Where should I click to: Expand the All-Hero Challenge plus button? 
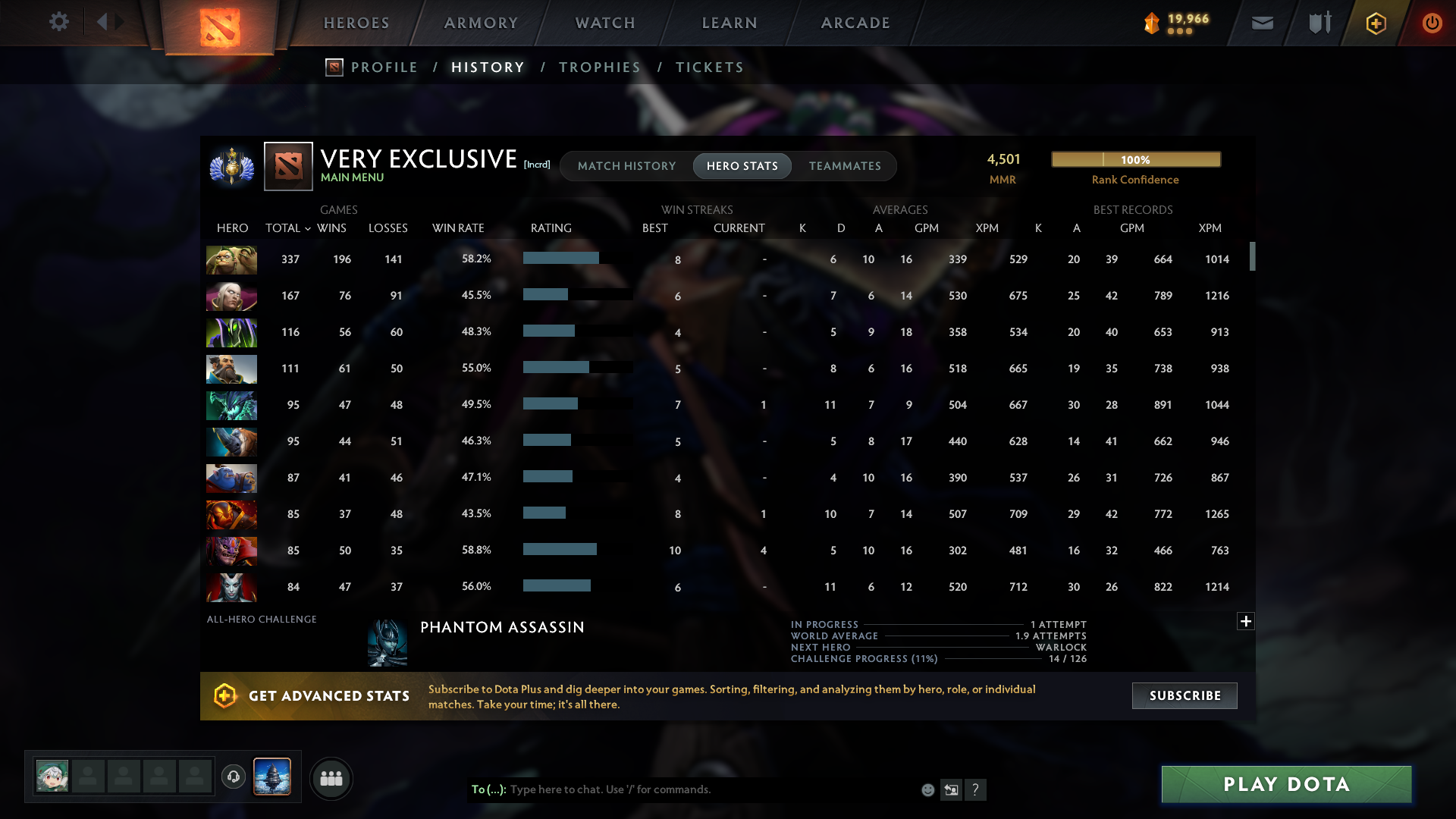[x=1246, y=621]
